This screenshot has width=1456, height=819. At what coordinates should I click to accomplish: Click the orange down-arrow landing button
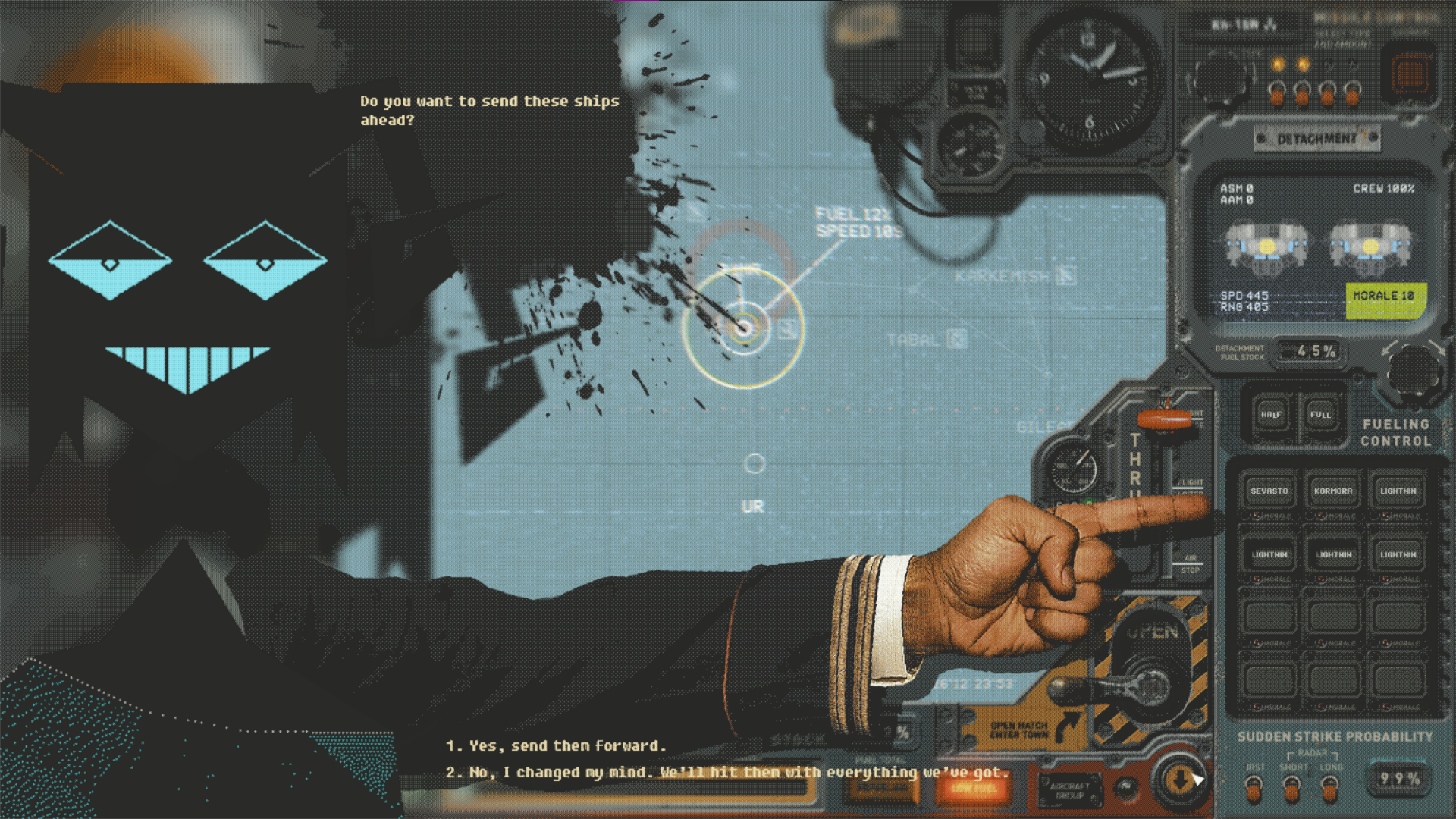click(x=1178, y=780)
